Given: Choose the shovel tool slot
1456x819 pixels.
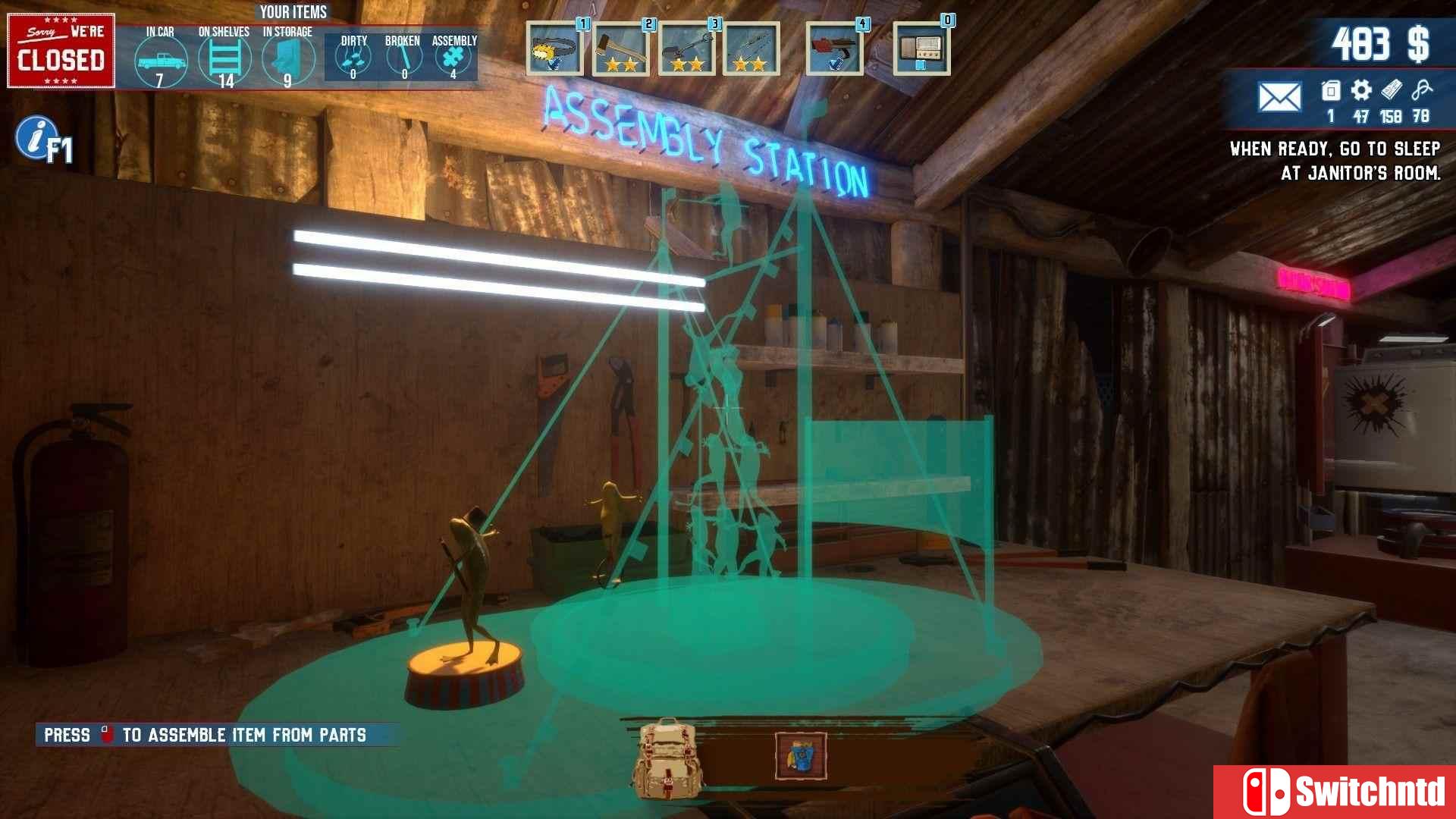Looking at the screenshot, I should [x=686, y=49].
